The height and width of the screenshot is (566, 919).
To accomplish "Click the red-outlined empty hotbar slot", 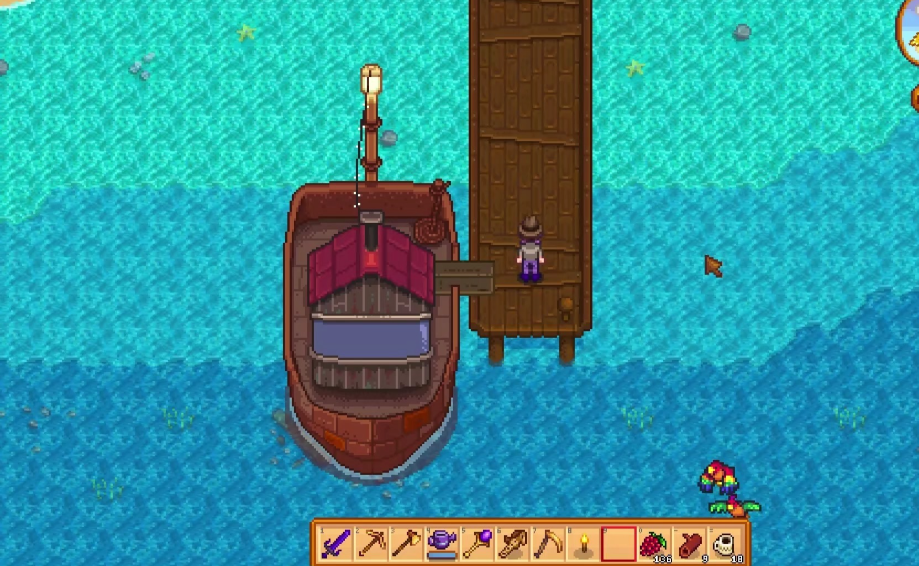I will (x=617, y=544).
